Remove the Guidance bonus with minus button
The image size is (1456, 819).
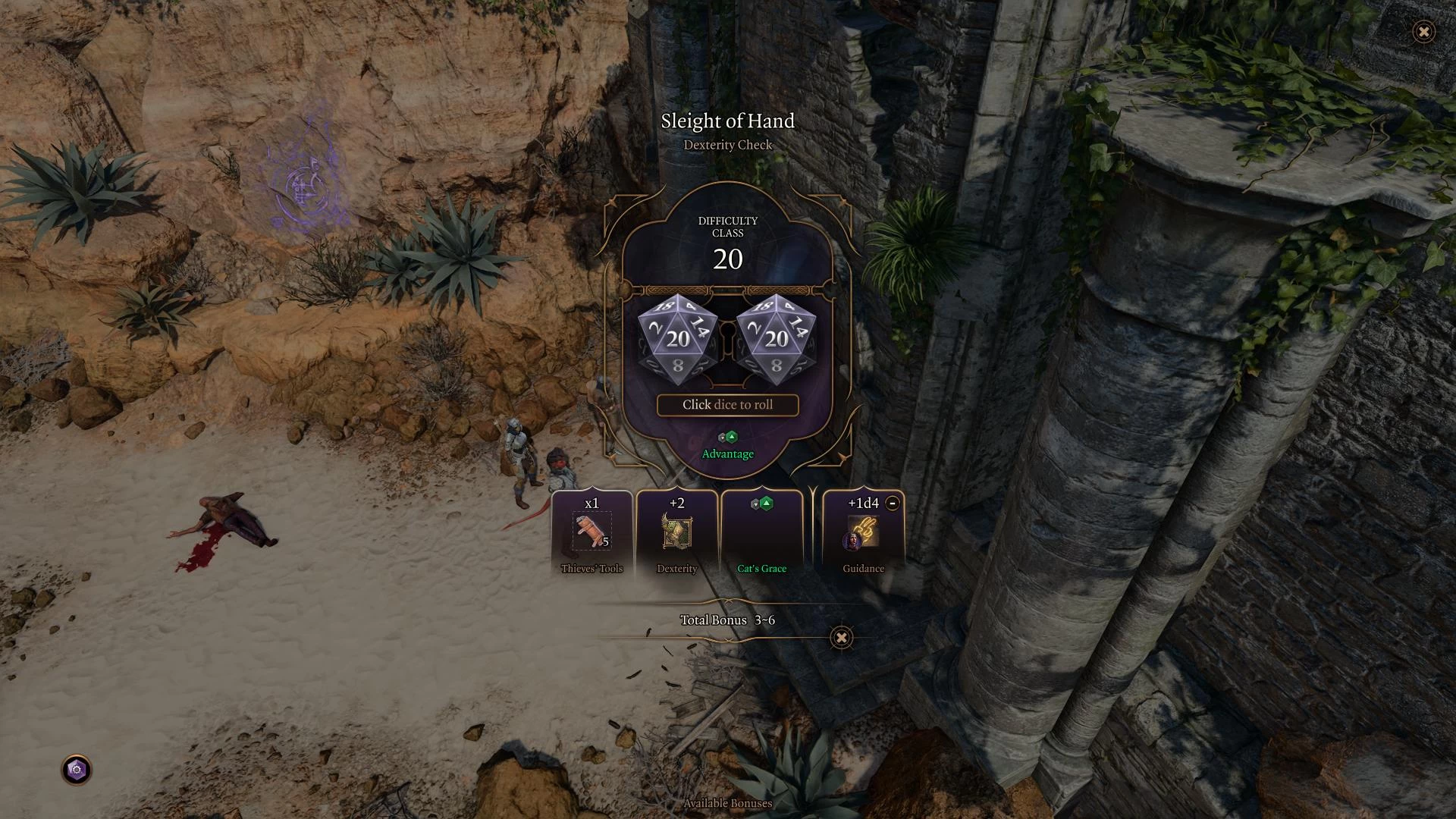893,503
